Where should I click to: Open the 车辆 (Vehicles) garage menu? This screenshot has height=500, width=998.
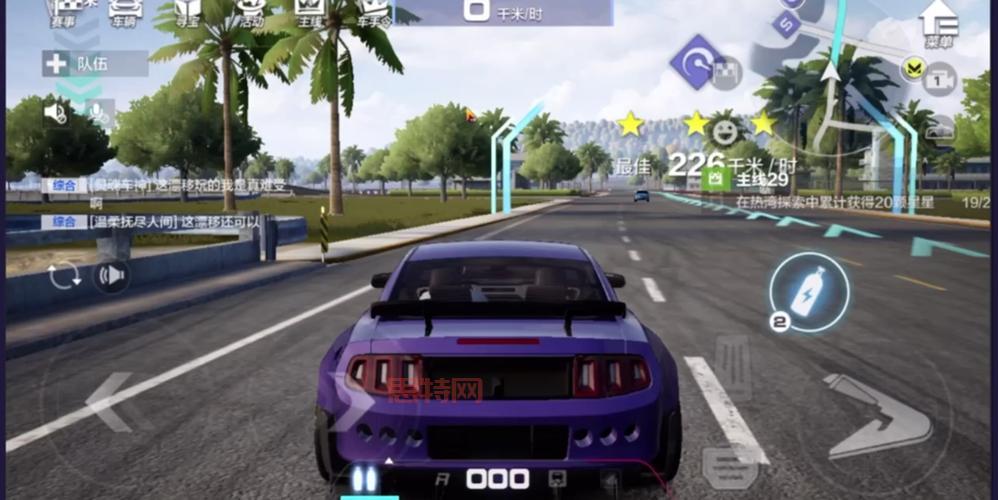[125, 12]
